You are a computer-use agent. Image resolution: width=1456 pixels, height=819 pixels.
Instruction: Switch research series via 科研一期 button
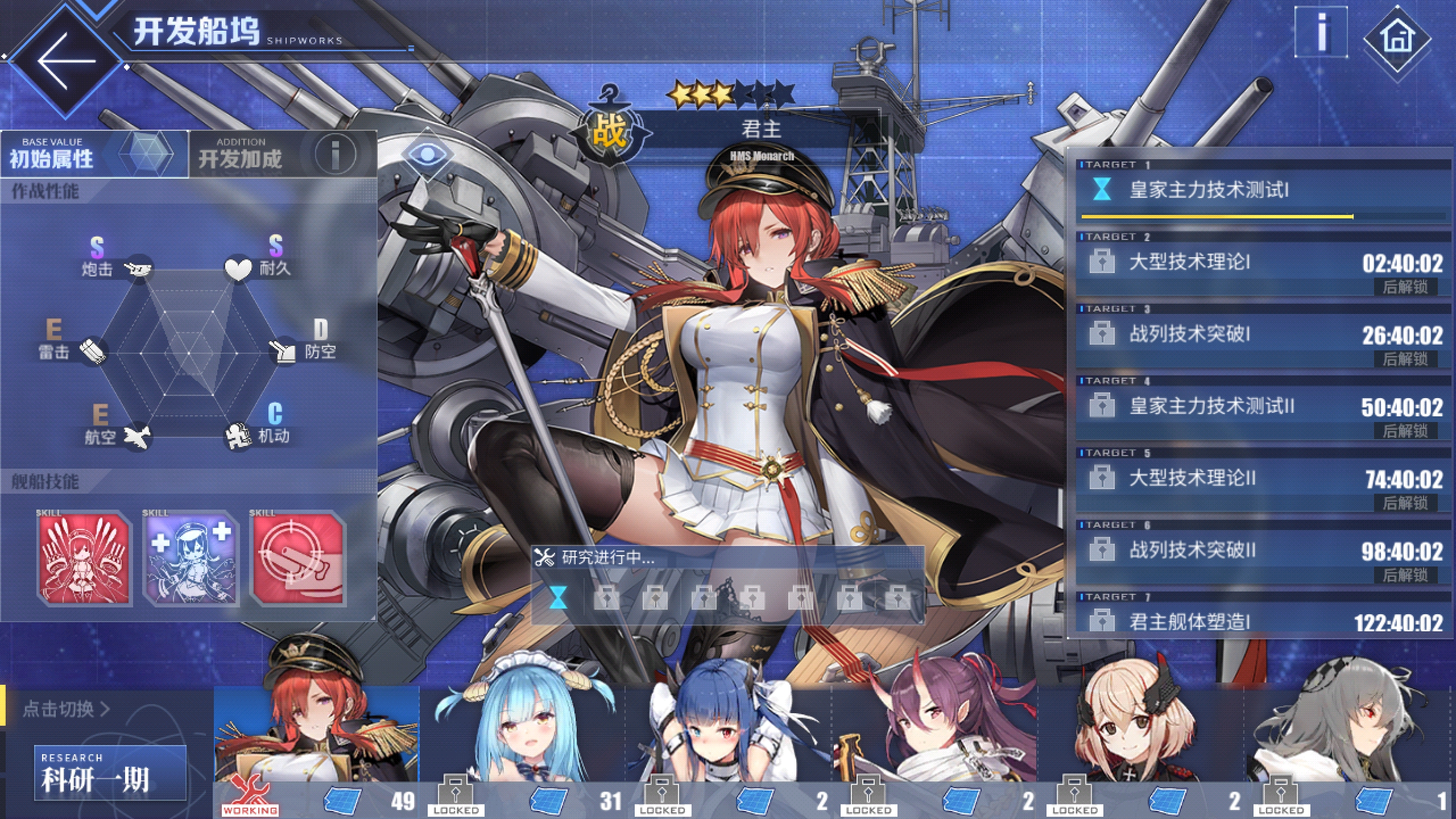click(x=110, y=773)
